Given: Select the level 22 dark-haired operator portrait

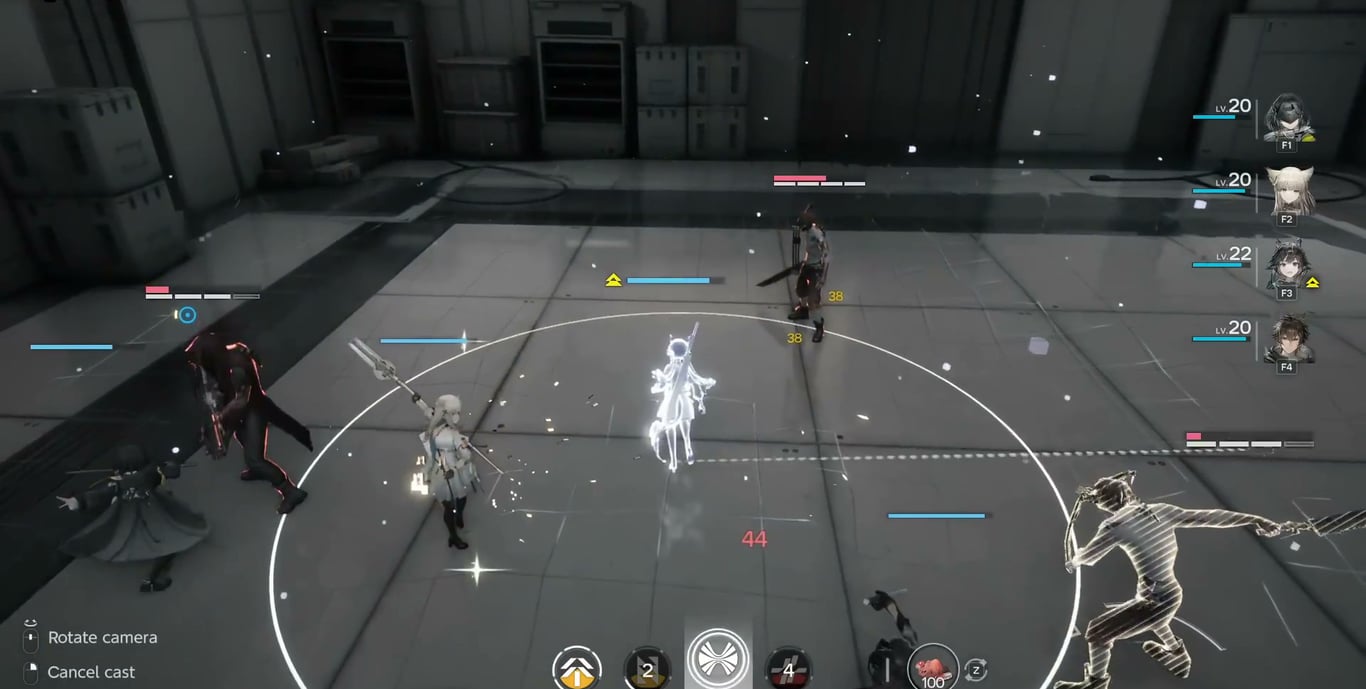Looking at the screenshot, I should coord(1286,264).
